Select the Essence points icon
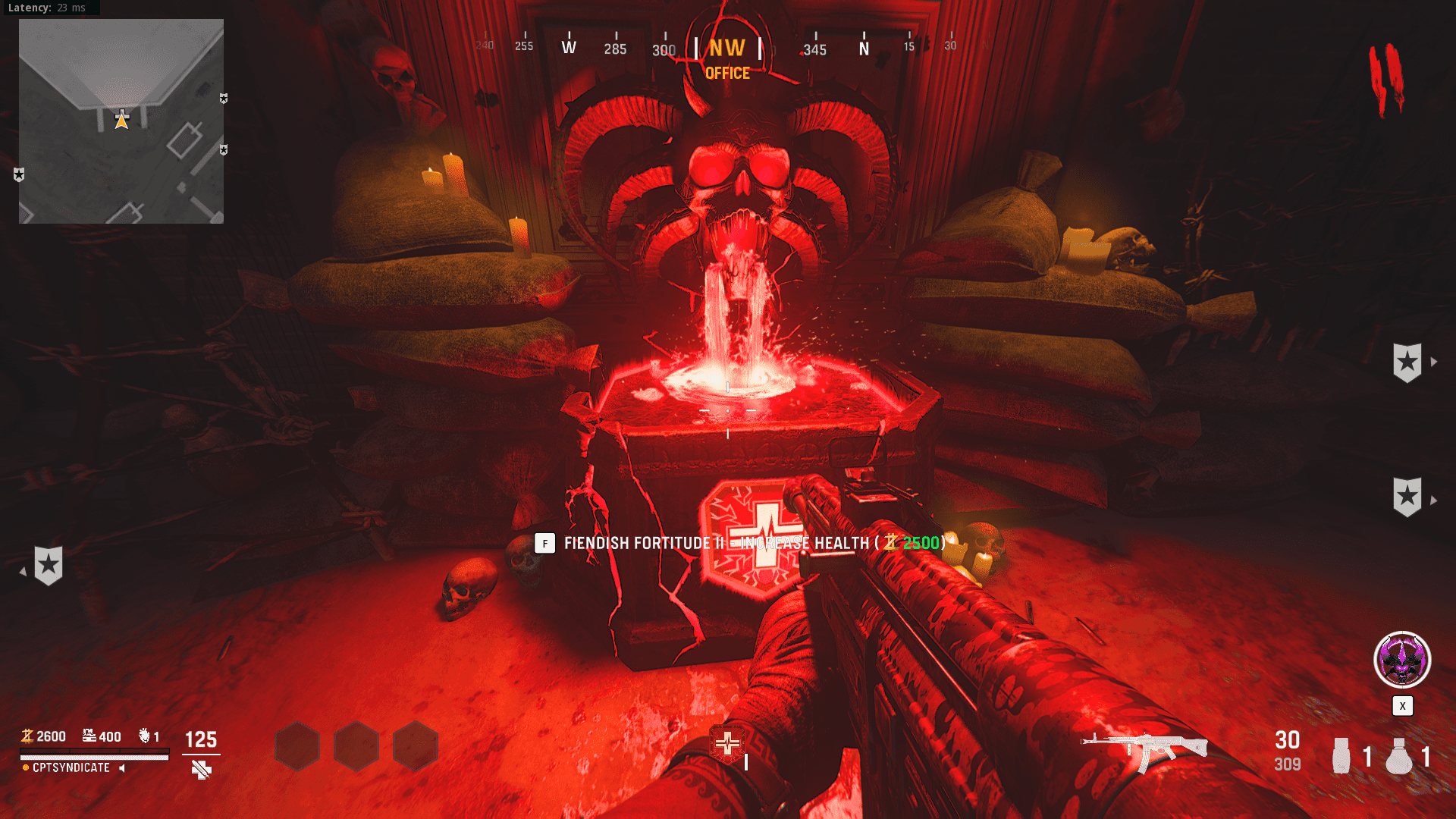The width and height of the screenshot is (1456, 819). (x=27, y=736)
